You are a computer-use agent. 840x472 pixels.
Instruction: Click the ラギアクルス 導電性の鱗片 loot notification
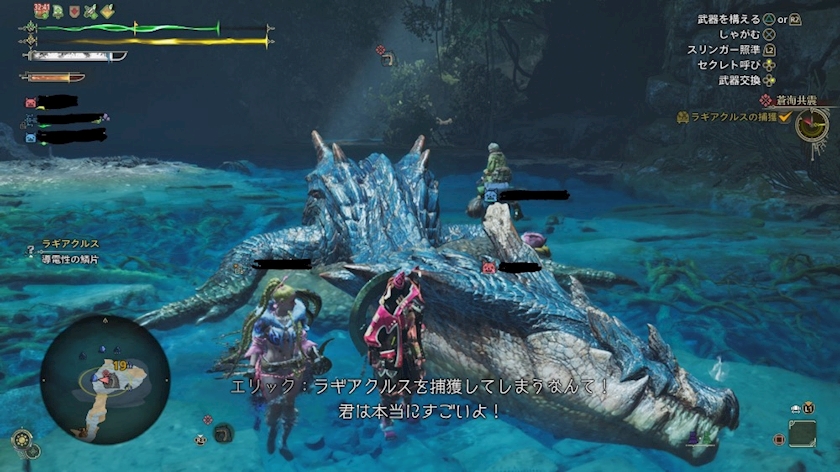click(66, 252)
